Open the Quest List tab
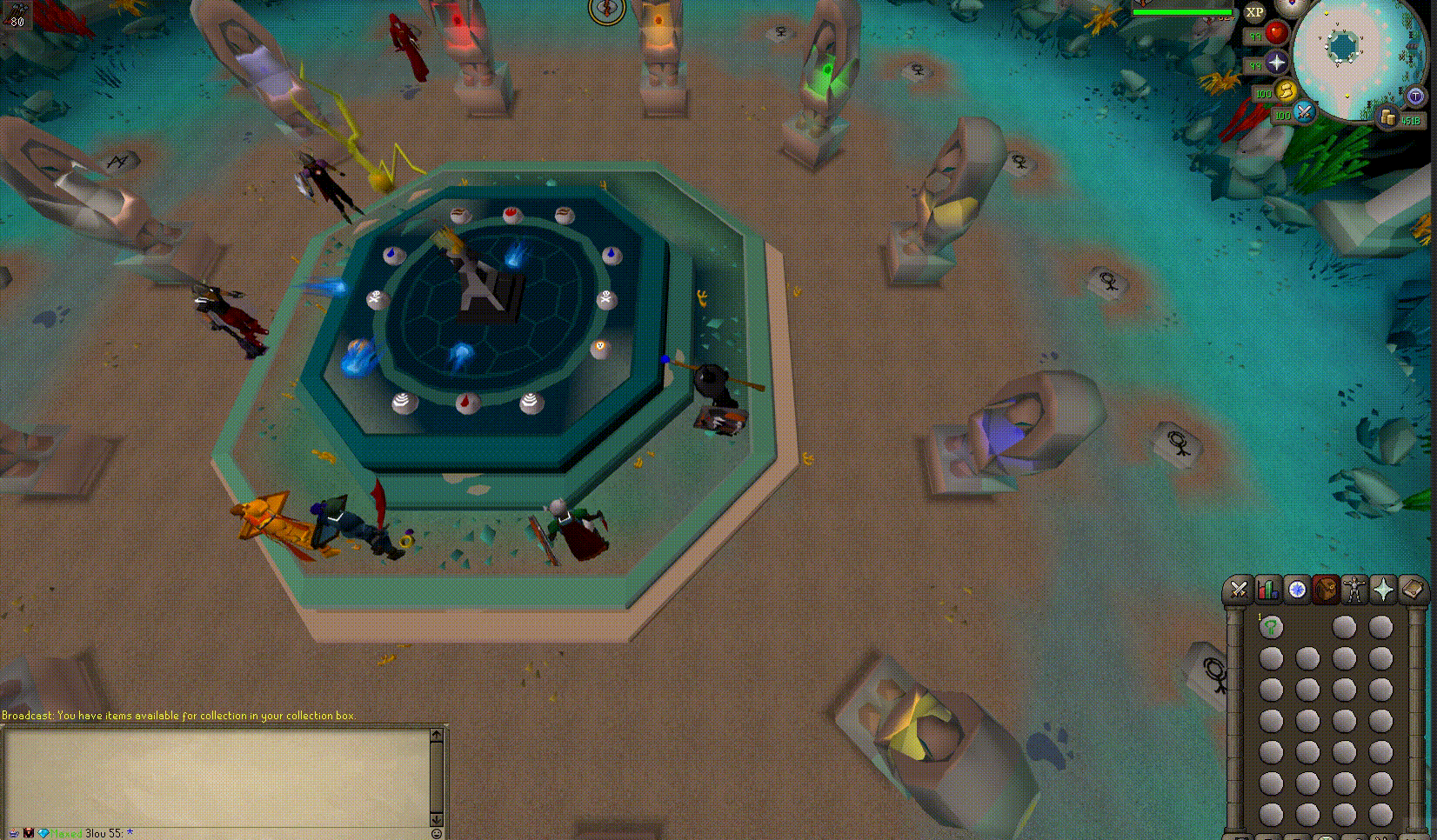This screenshot has width=1437, height=840. tap(1297, 590)
